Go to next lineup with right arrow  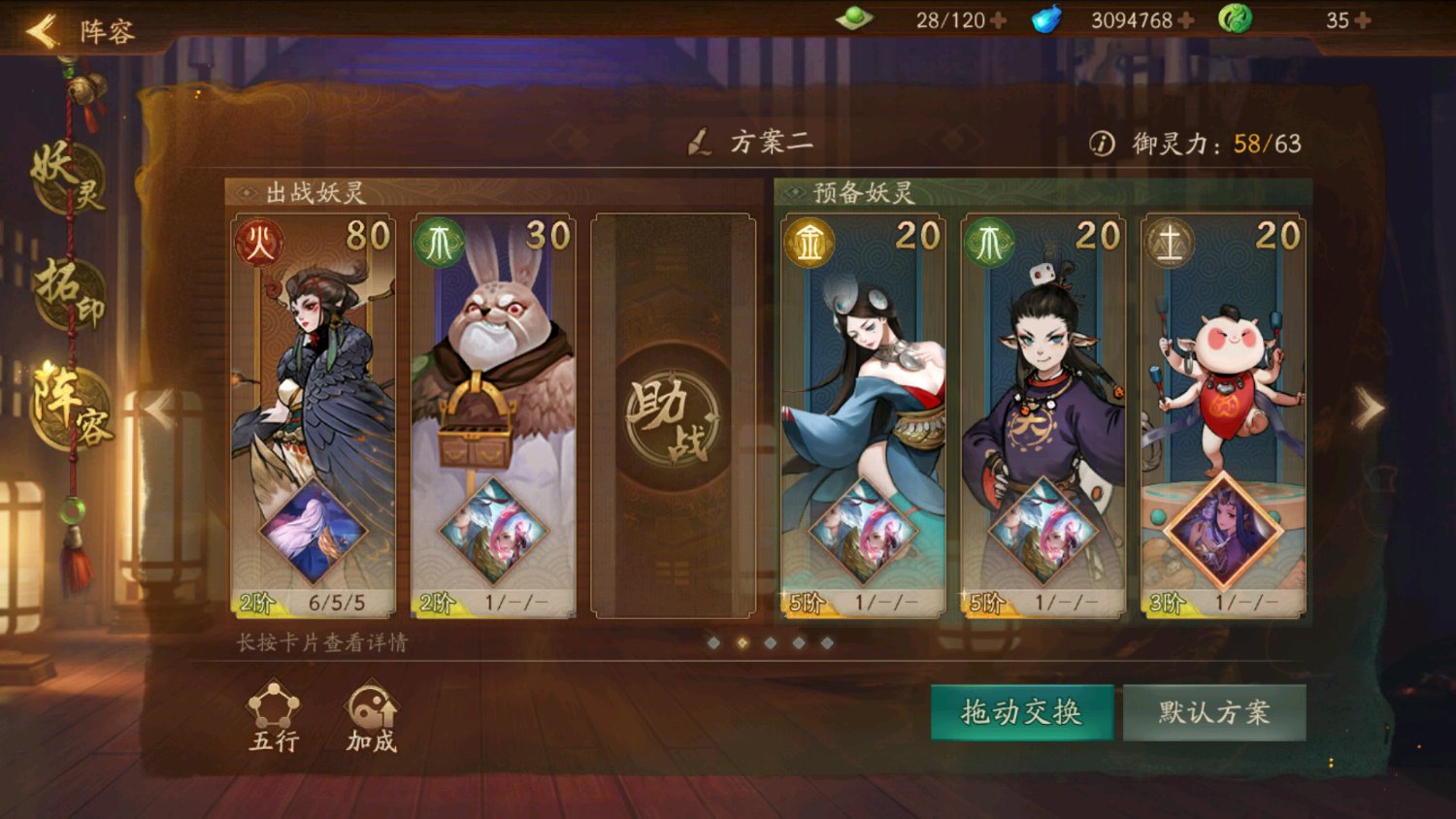tap(1369, 409)
